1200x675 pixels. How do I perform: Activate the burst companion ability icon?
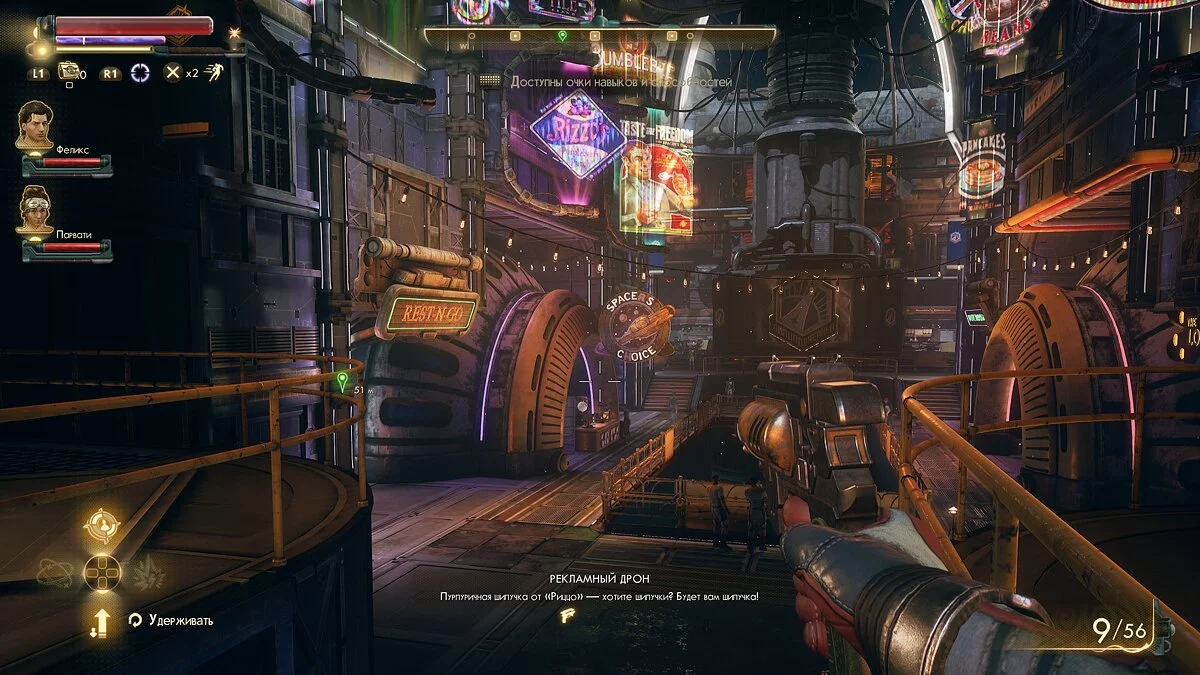pos(148,572)
